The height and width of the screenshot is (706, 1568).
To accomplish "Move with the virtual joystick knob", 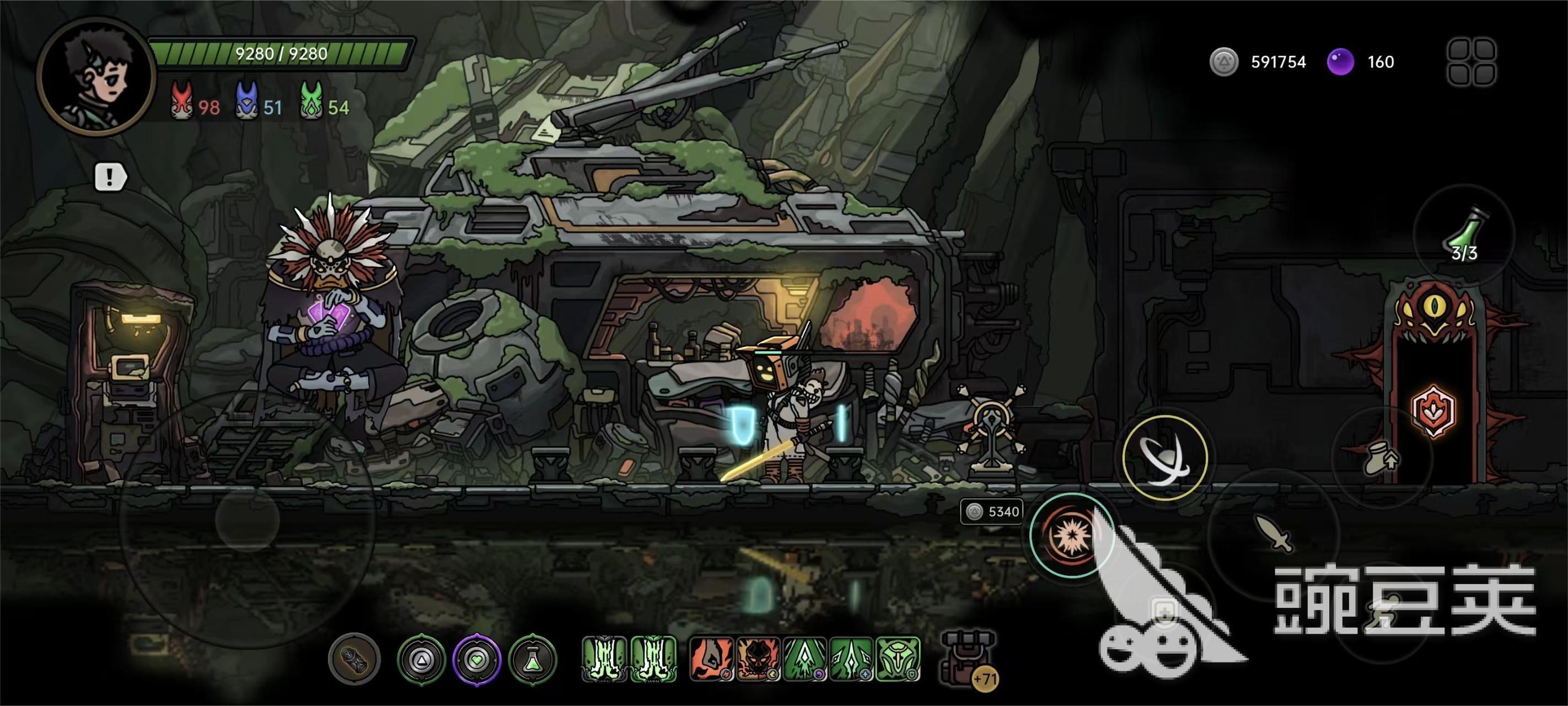I will pos(247,520).
